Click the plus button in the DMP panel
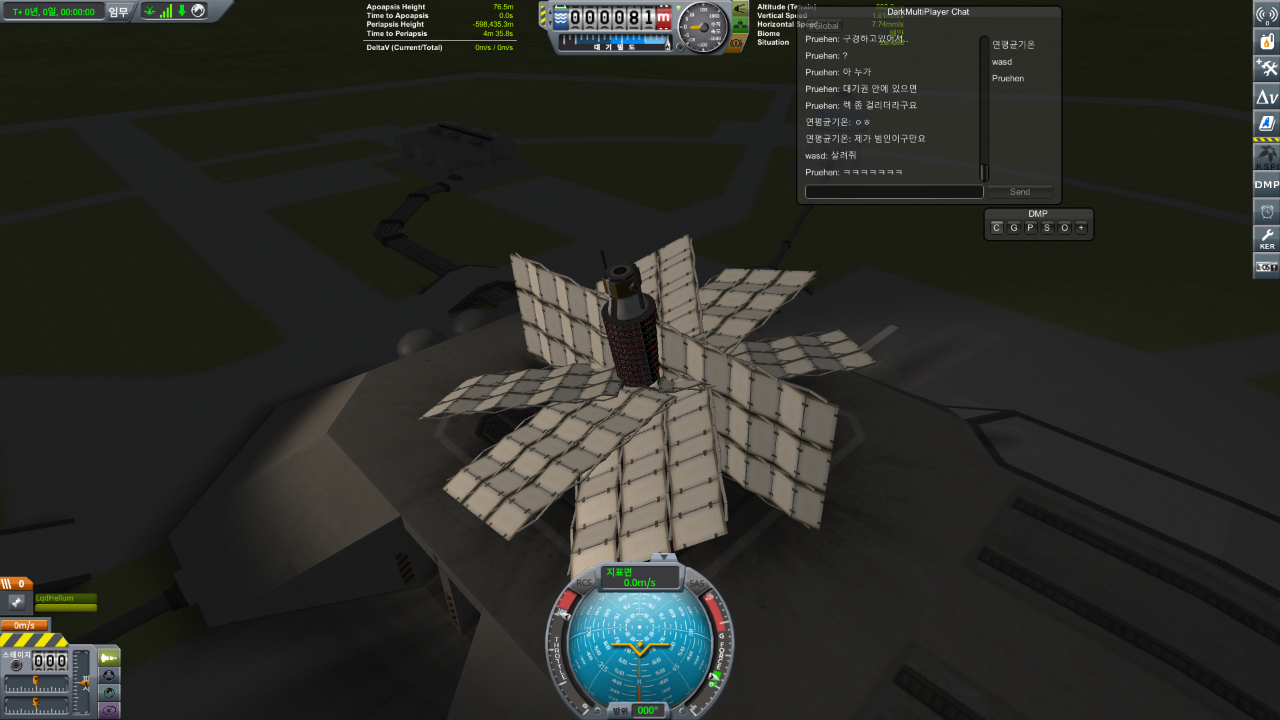This screenshot has width=1280, height=720. (x=1081, y=228)
